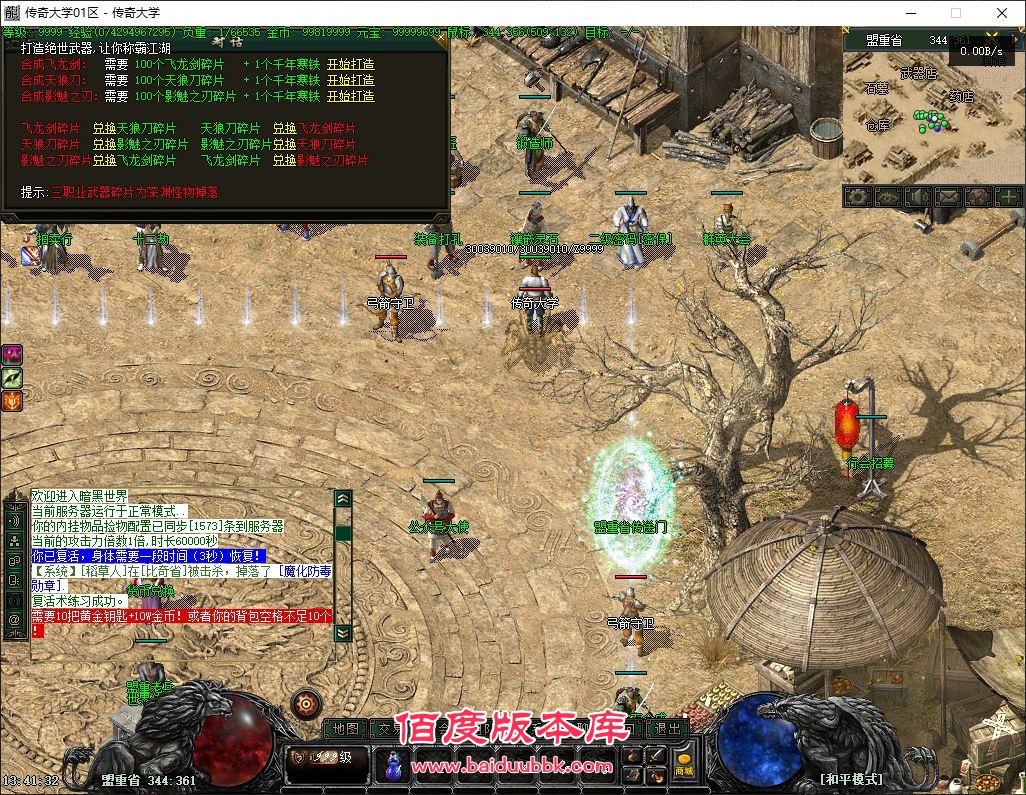The height and width of the screenshot is (795, 1026).
Task: Activate the flame skill icon on the left
Action: [x=12, y=401]
